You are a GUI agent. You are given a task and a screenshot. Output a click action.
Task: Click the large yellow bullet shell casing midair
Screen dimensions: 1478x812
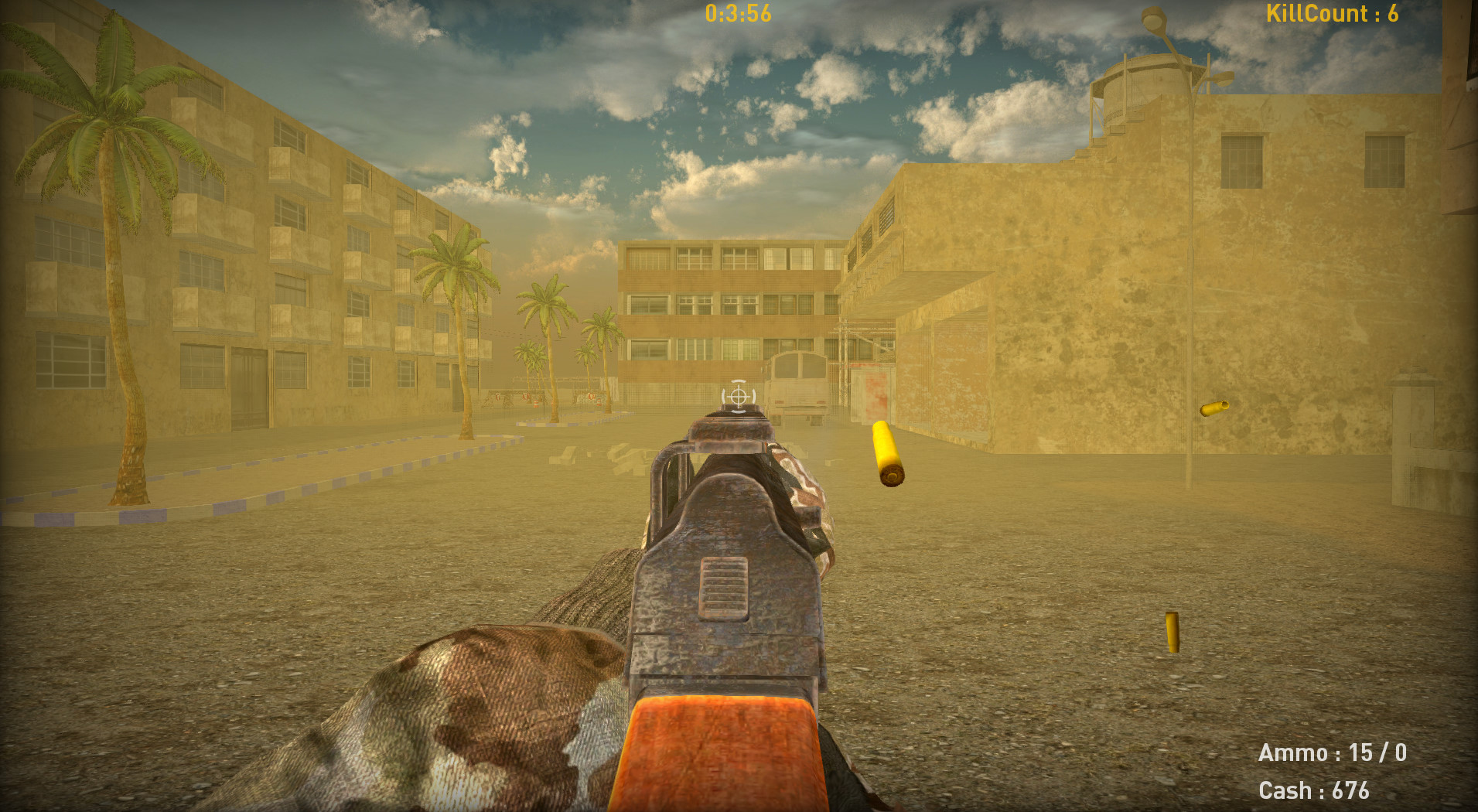(888, 451)
